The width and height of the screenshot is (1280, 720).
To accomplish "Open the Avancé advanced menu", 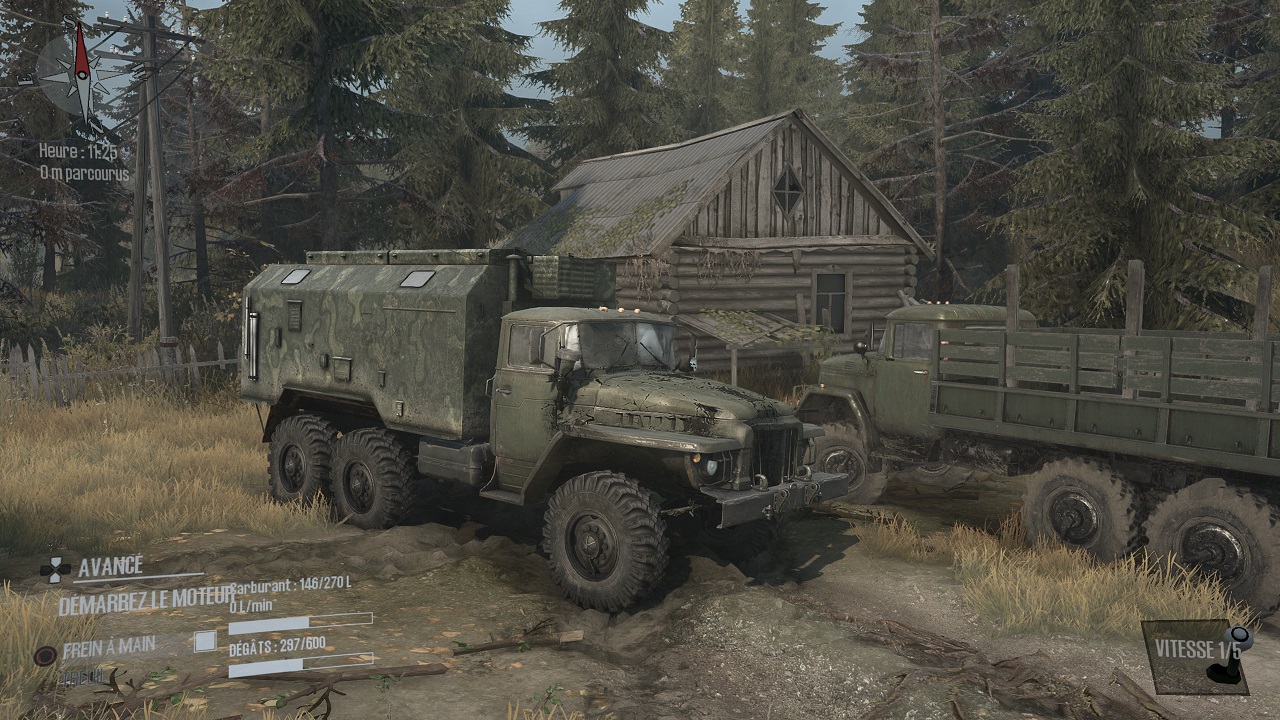I will pyautogui.click(x=109, y=567).
